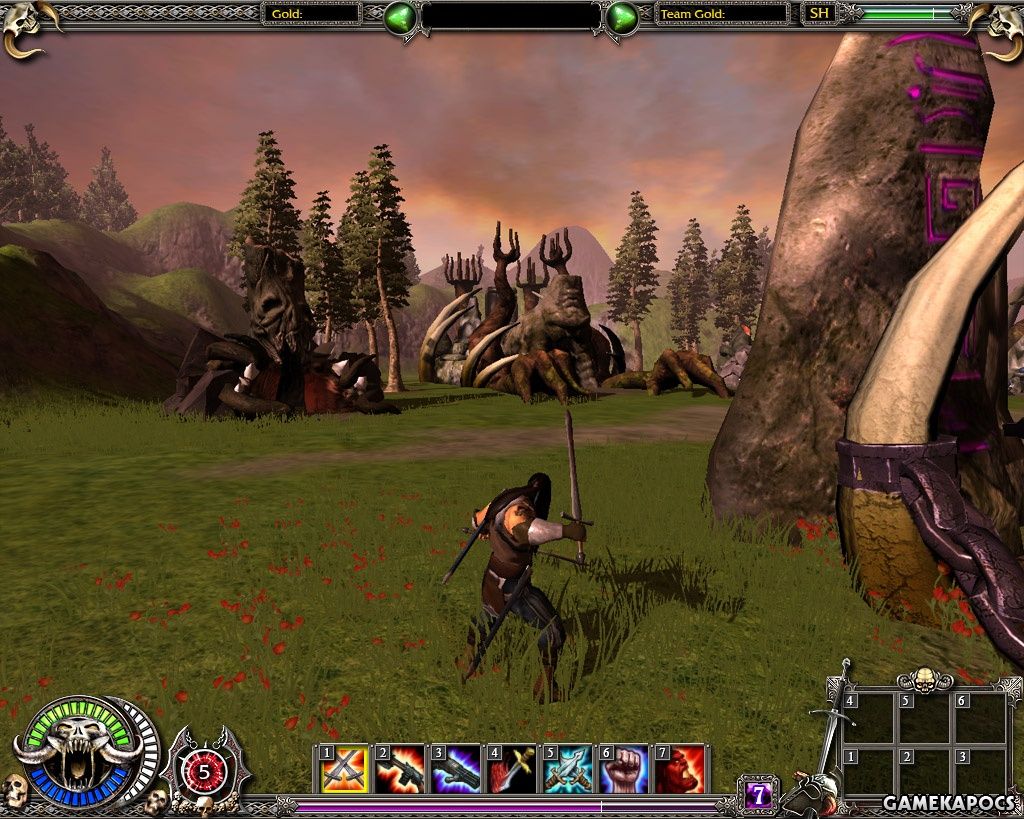Select the crossed swords ability in slot 1
The width and height of the screenshot is (1024, 819).
click(x=343, y=770)
